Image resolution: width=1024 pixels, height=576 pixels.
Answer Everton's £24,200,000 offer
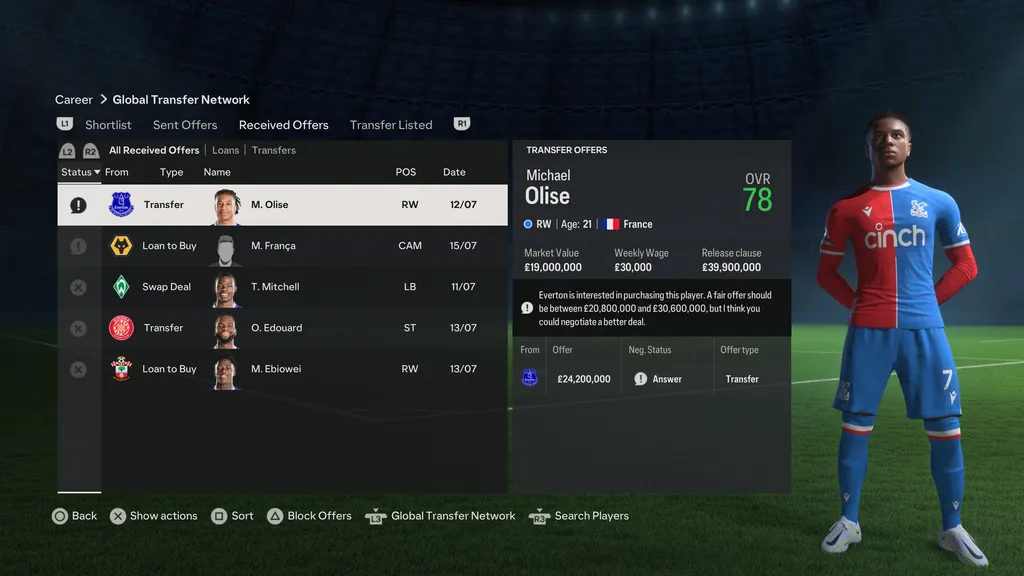(x=659, y=379)
